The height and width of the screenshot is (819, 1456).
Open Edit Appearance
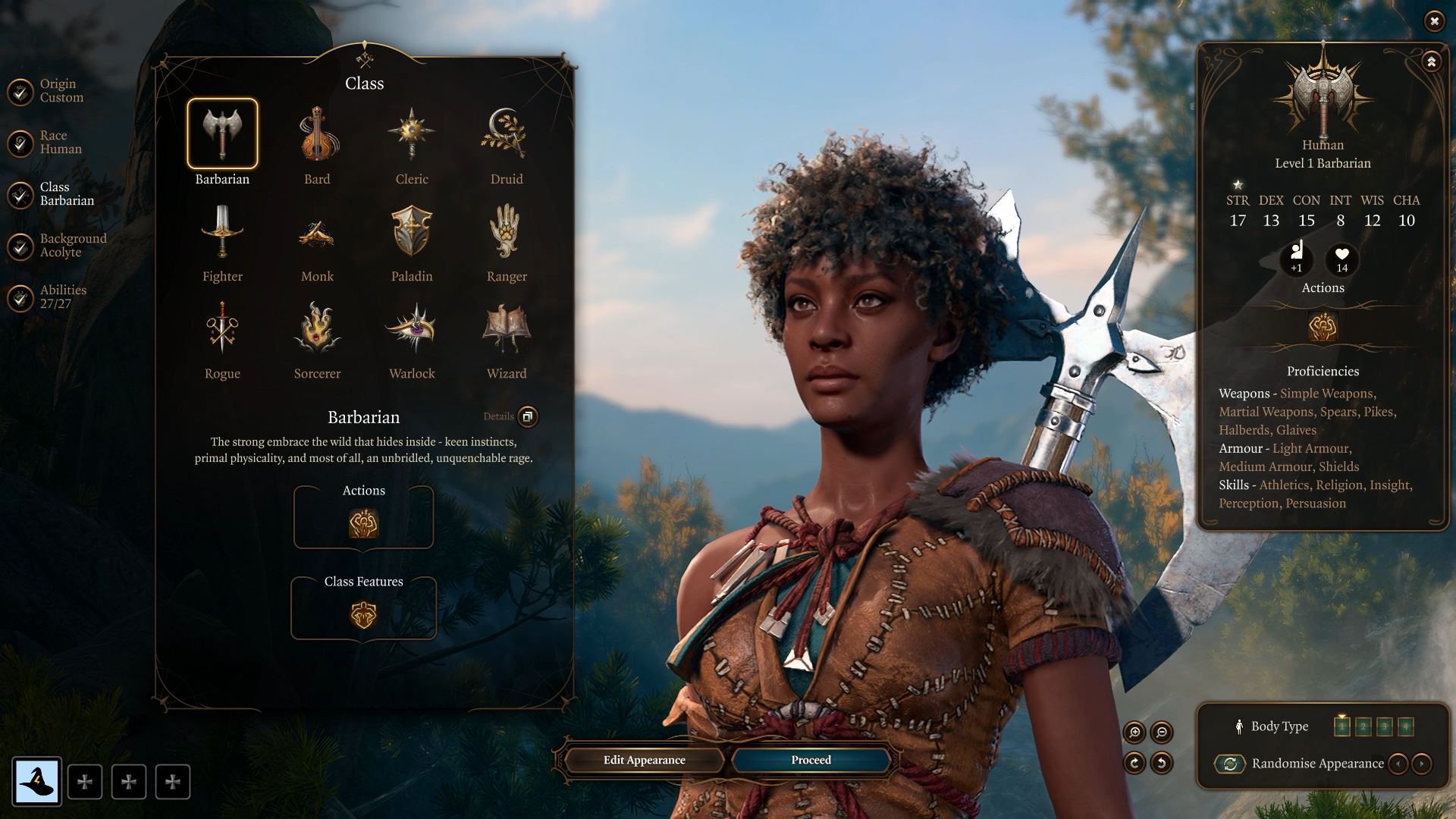[644, 760]
